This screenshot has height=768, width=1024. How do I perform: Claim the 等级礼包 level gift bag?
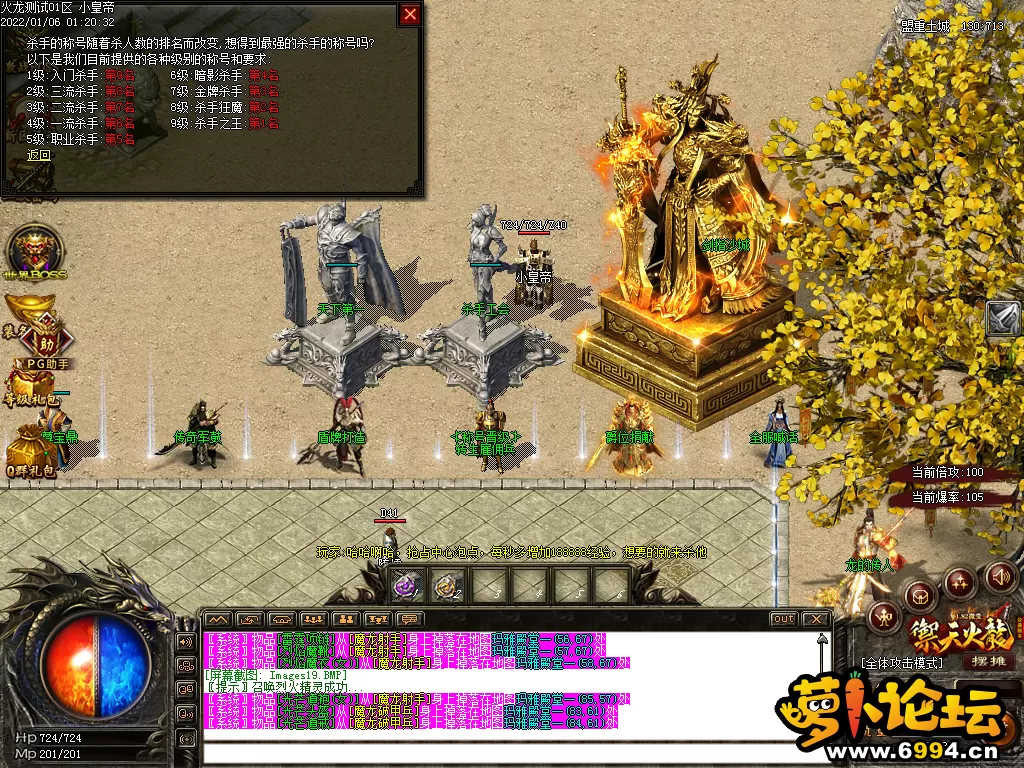(32, 392)
